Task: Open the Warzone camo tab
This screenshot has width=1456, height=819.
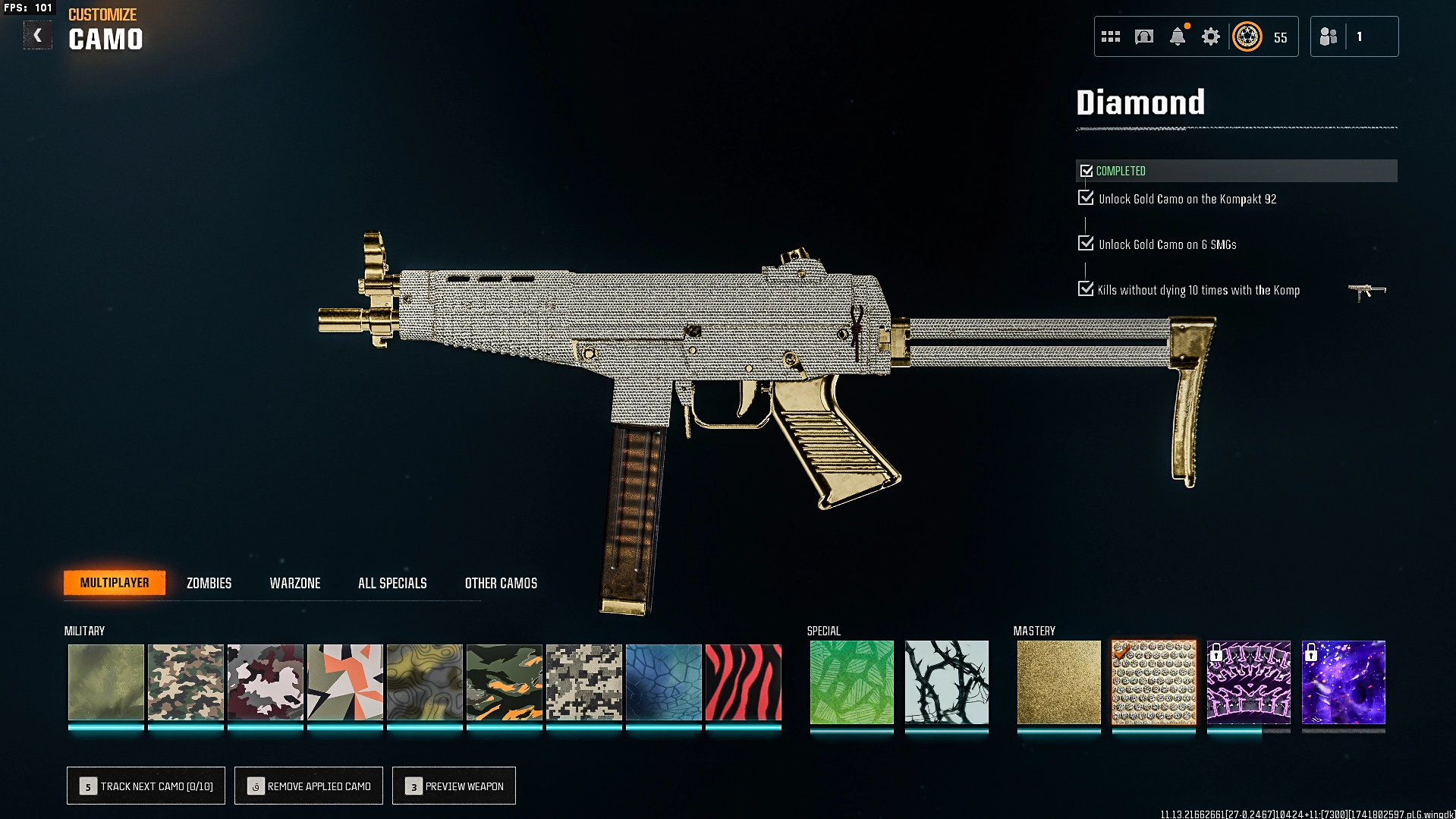Action: [x=295, y=583]
